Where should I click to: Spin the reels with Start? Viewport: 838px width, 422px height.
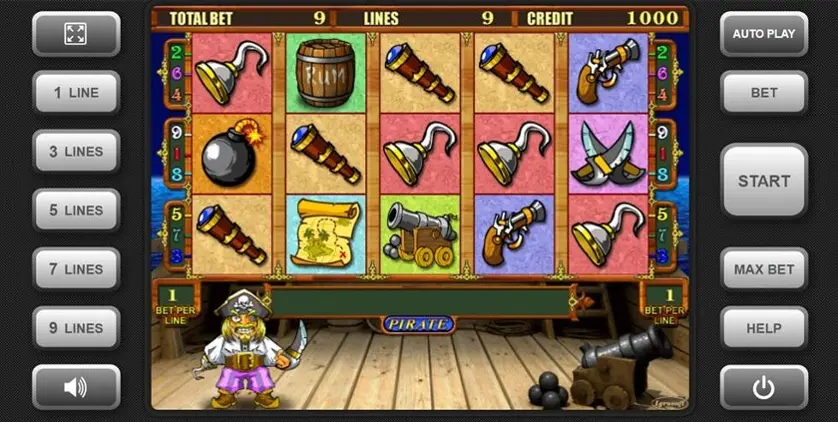(x=764, y=181)
